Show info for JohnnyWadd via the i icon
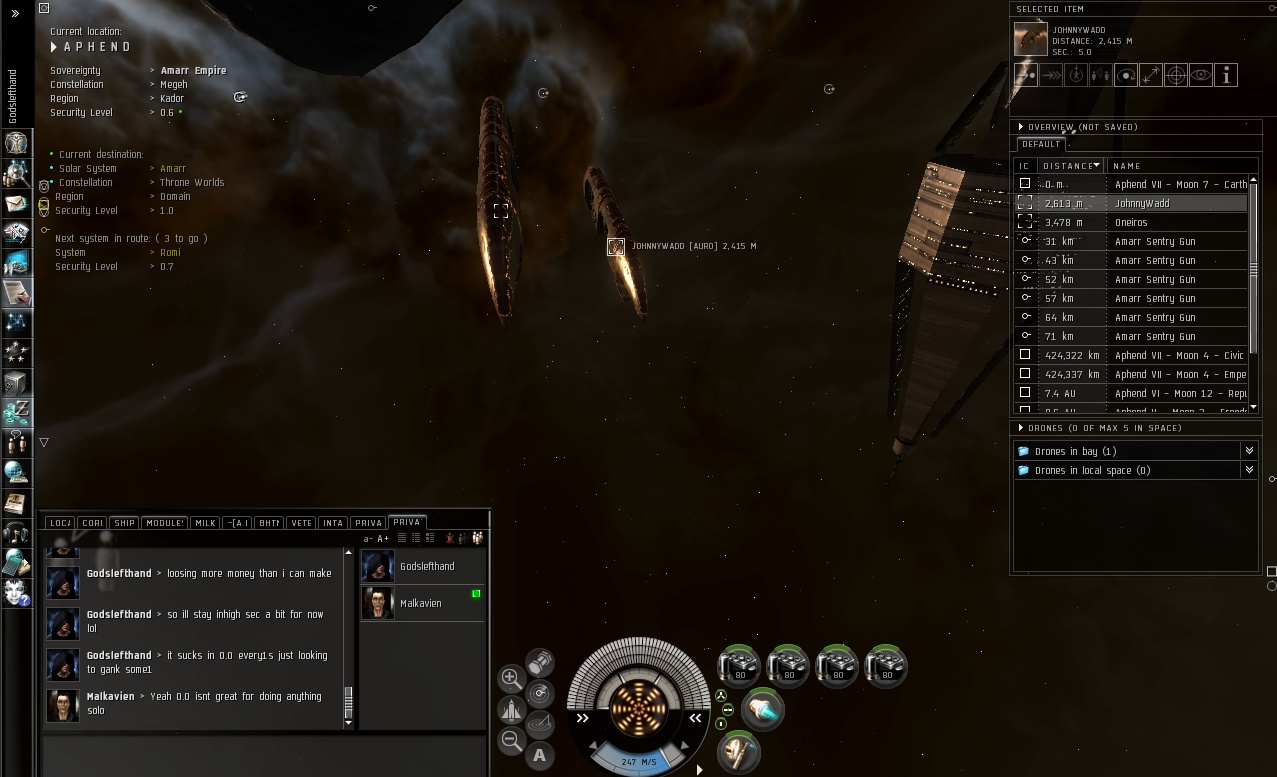This screenshot has width=1277, height=777. 1226,75
